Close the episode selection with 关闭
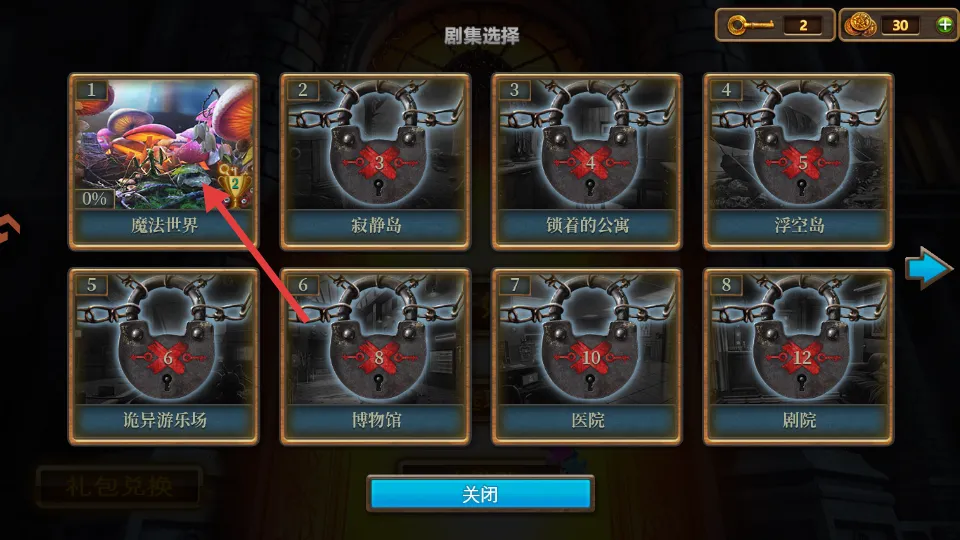Viewport: 960px width, 540px height. (481, 494)
